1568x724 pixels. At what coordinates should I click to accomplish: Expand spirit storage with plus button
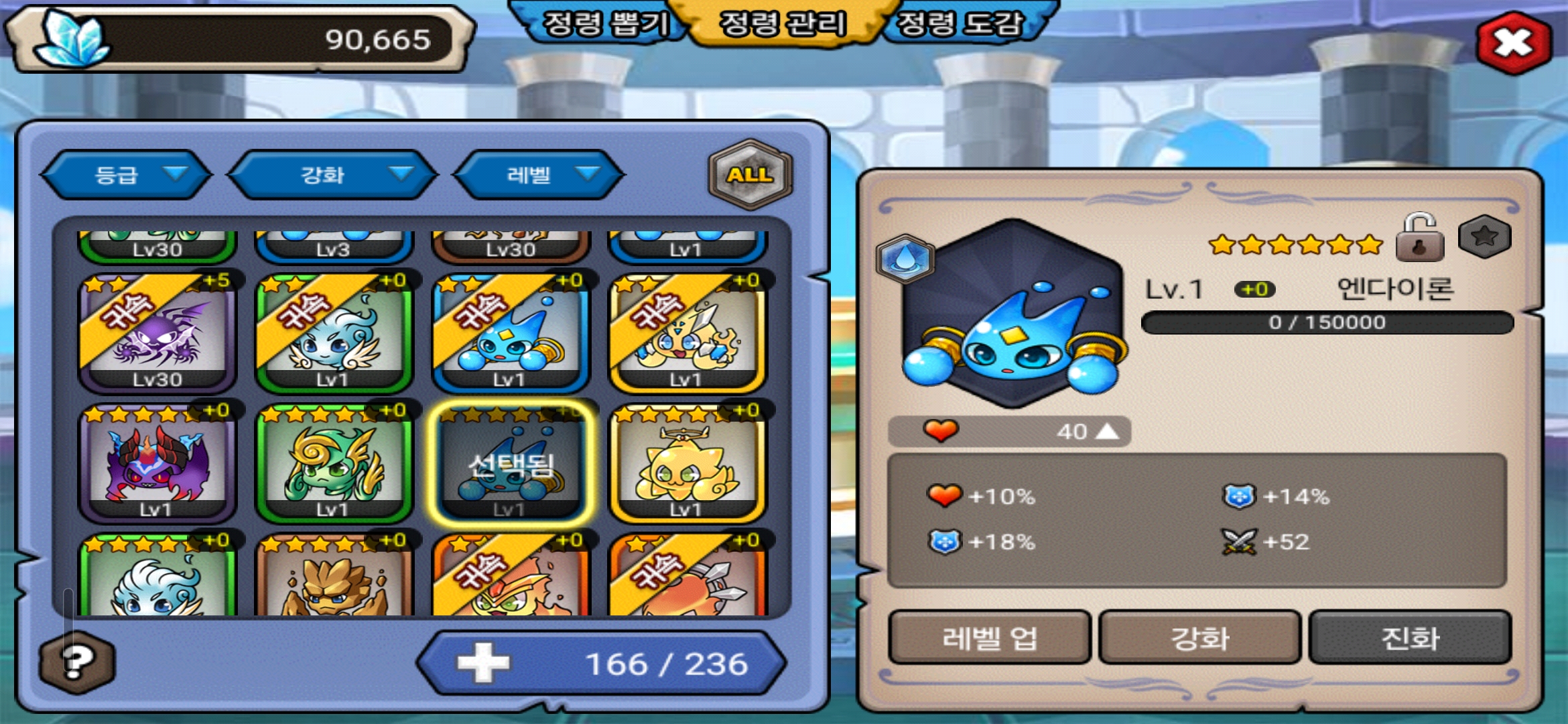[x=483, y=664]
